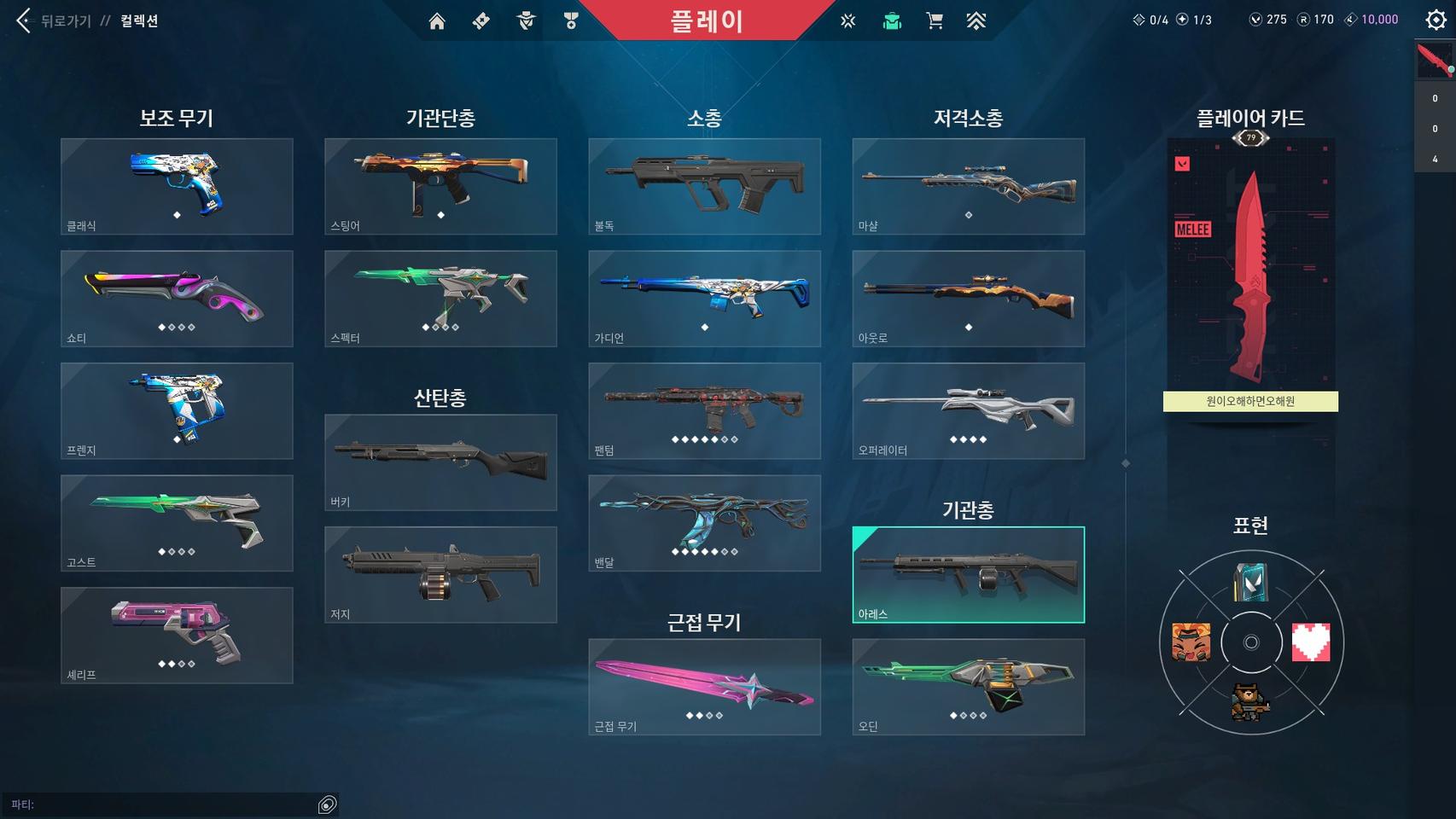1456x819 pixels.
Task: Open the premium chevron icon beside the store
Action: tap(976, 21)
